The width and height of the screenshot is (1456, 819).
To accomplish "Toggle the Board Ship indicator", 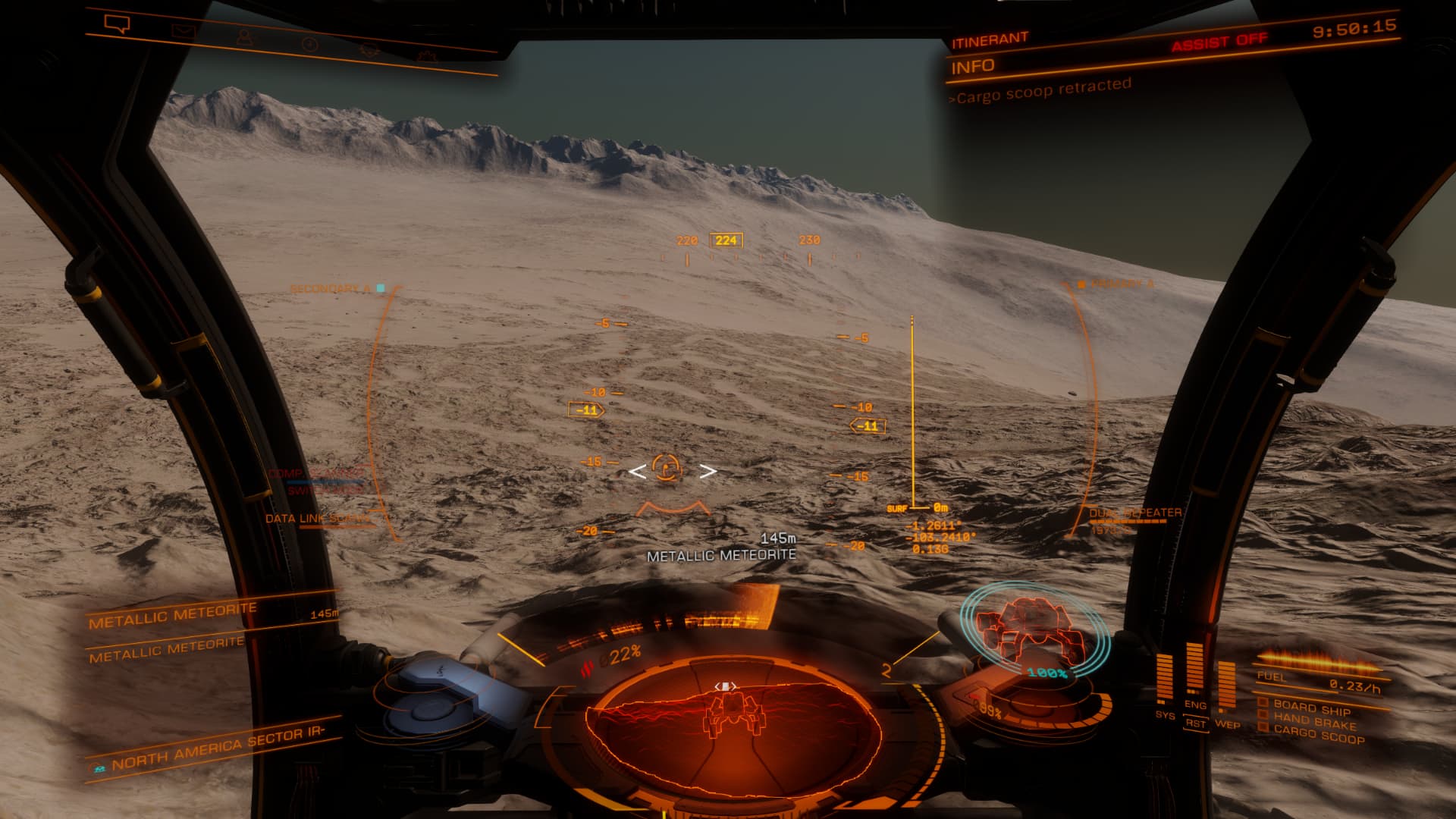I will tap(1311, 708).
